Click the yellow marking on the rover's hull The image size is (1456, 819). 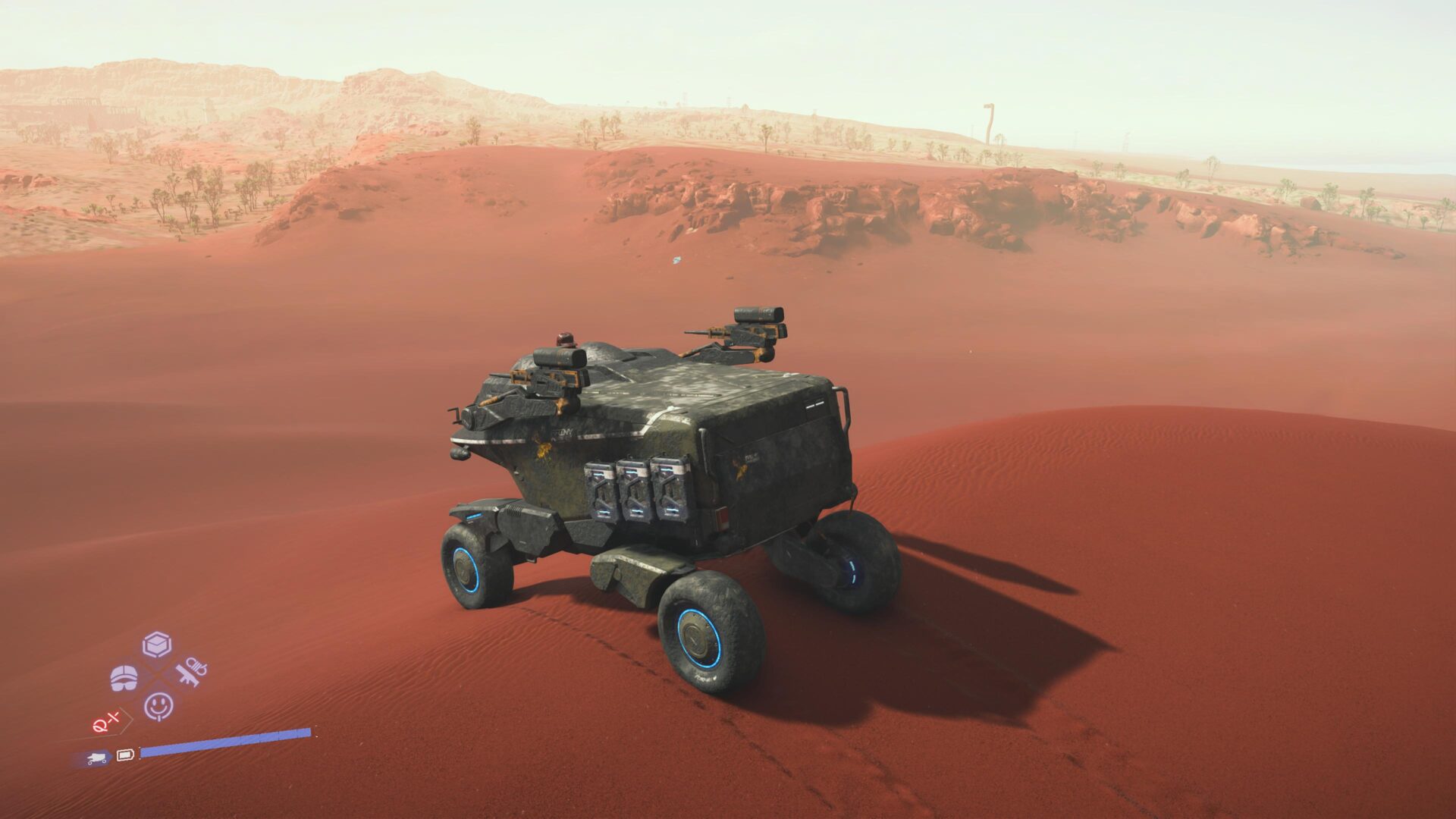pyautogui.click(x=544, y=451)
